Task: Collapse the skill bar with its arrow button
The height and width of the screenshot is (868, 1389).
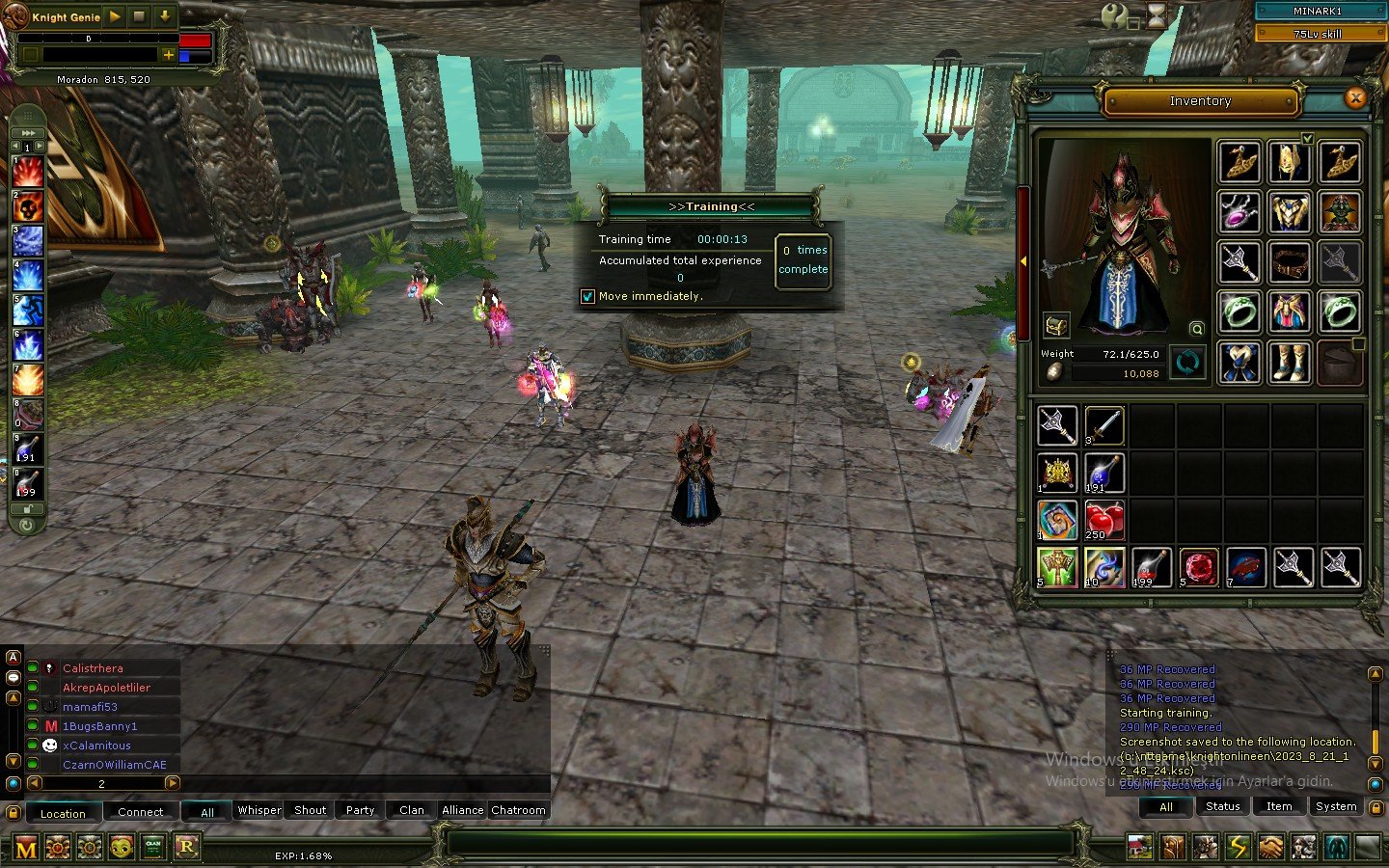Action: [26, 132]
